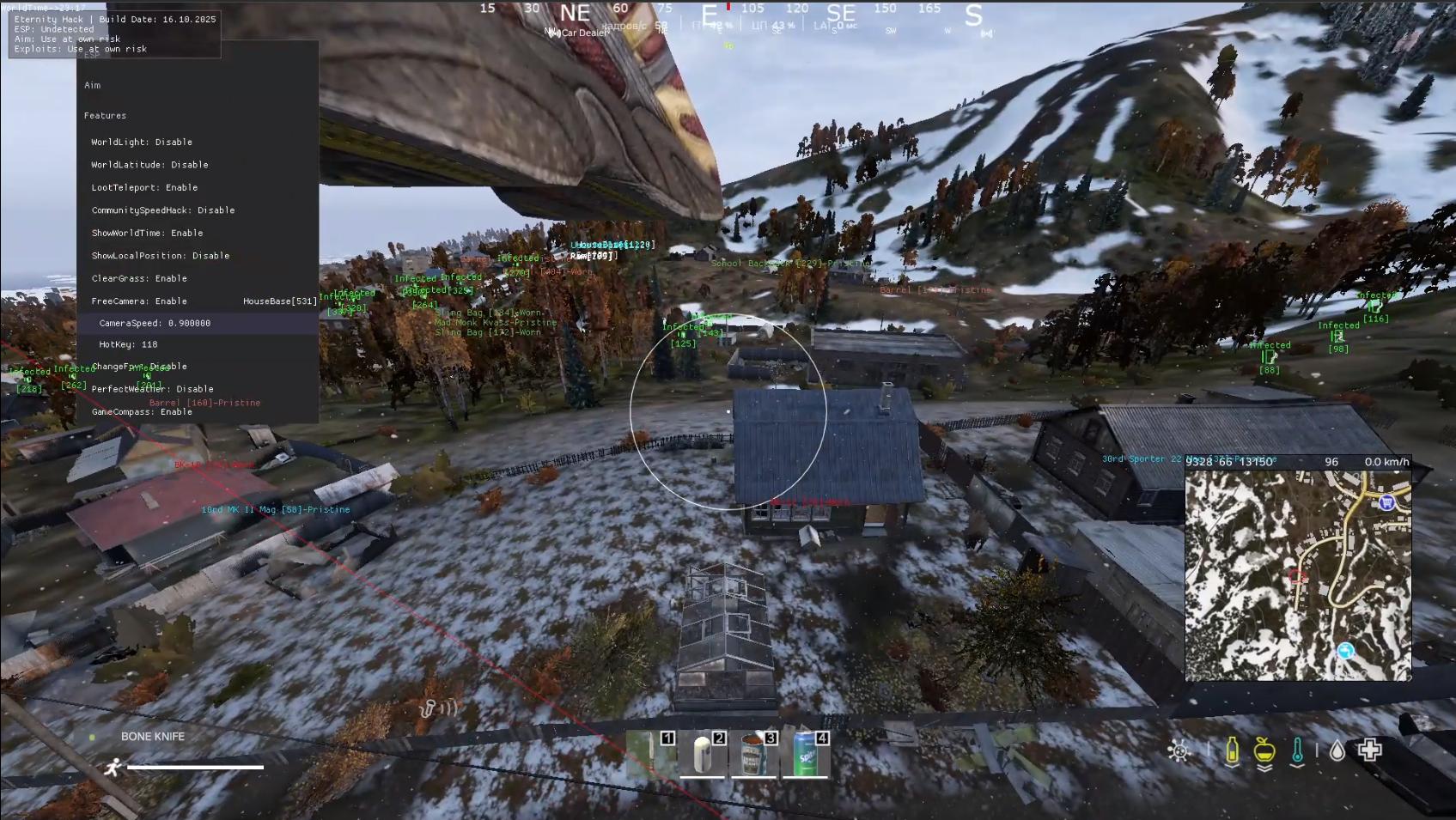Click the teal thermometer temperature icon
Image resolution: width=1456 pixels, height=820 pixels.
pyautogui.click(x=1299, y=750)
